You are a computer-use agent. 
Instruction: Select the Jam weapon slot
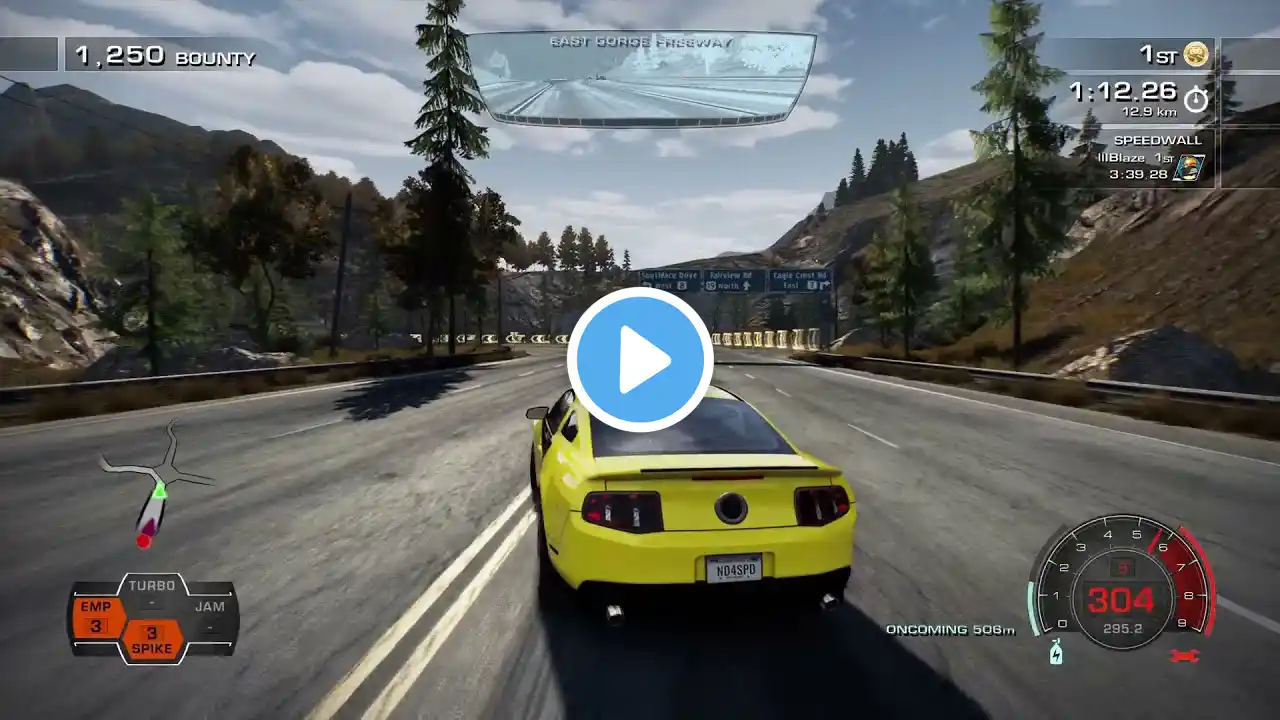[209, 616]
